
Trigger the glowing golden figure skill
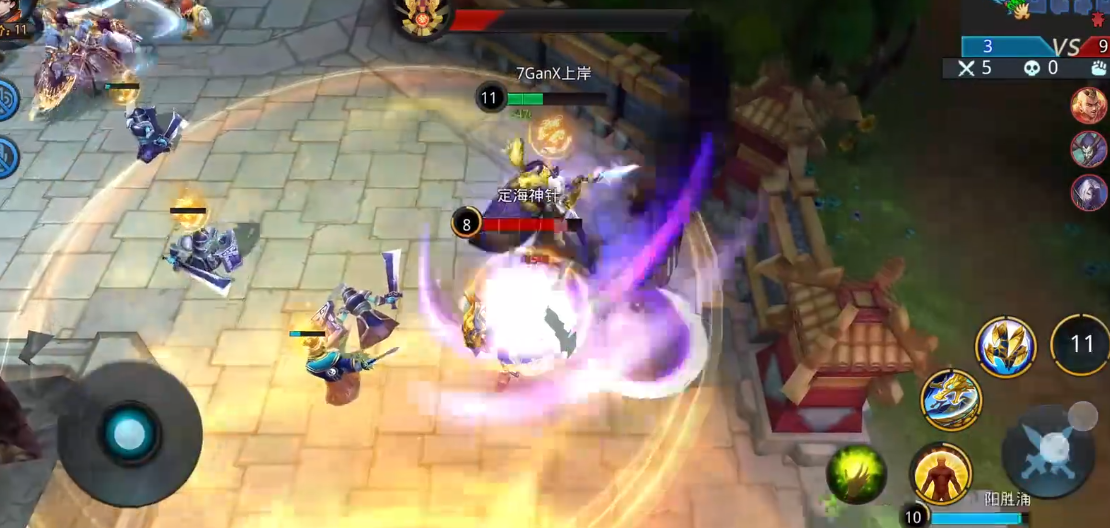tap(941, 473)
